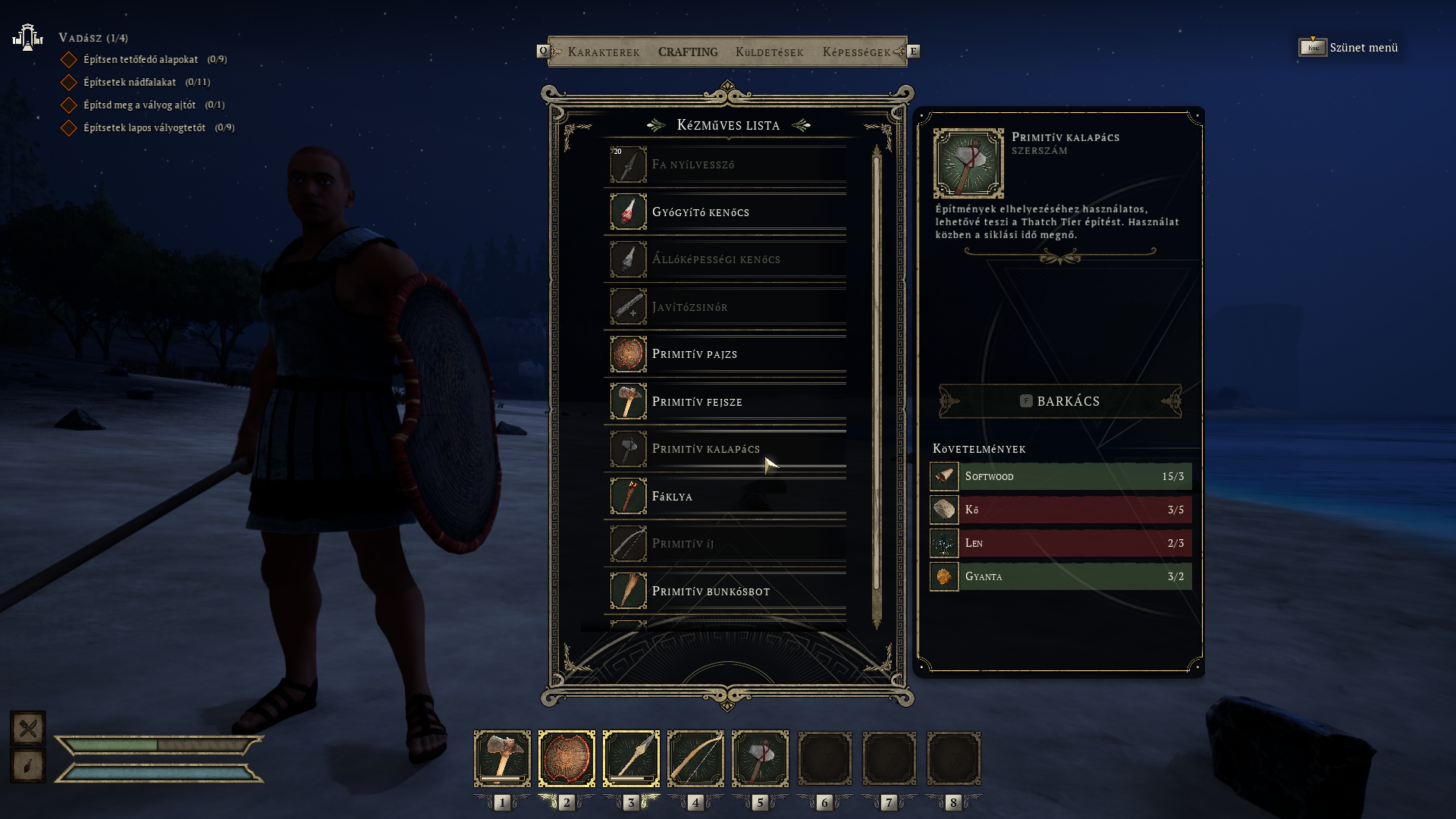Select the spear in hotbar slot 3
The width and height of the screenshot is (1456, 819).
pyautogui.click(x=631, y=758)
